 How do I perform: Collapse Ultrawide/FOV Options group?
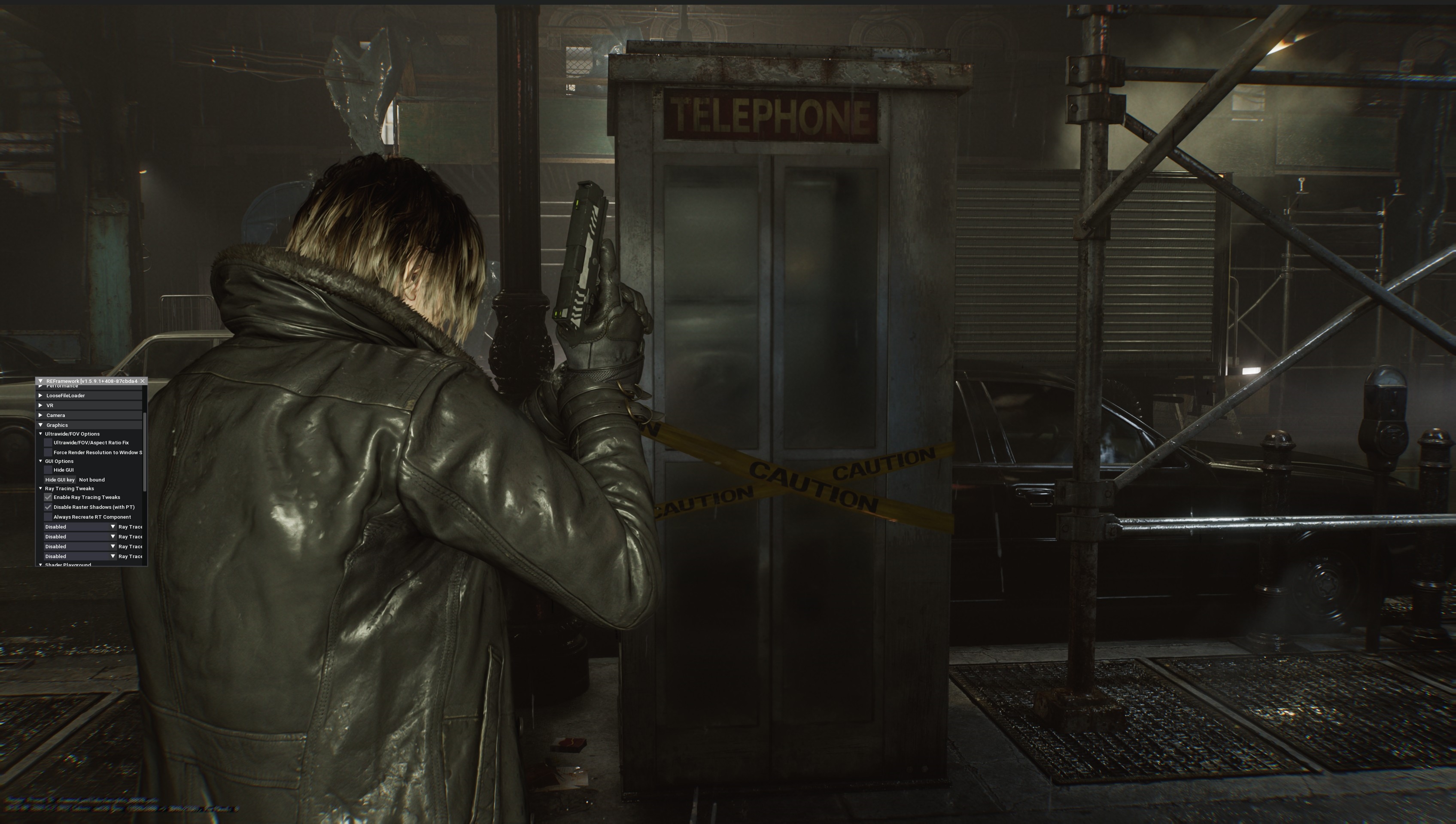click(x=41, y=434)
